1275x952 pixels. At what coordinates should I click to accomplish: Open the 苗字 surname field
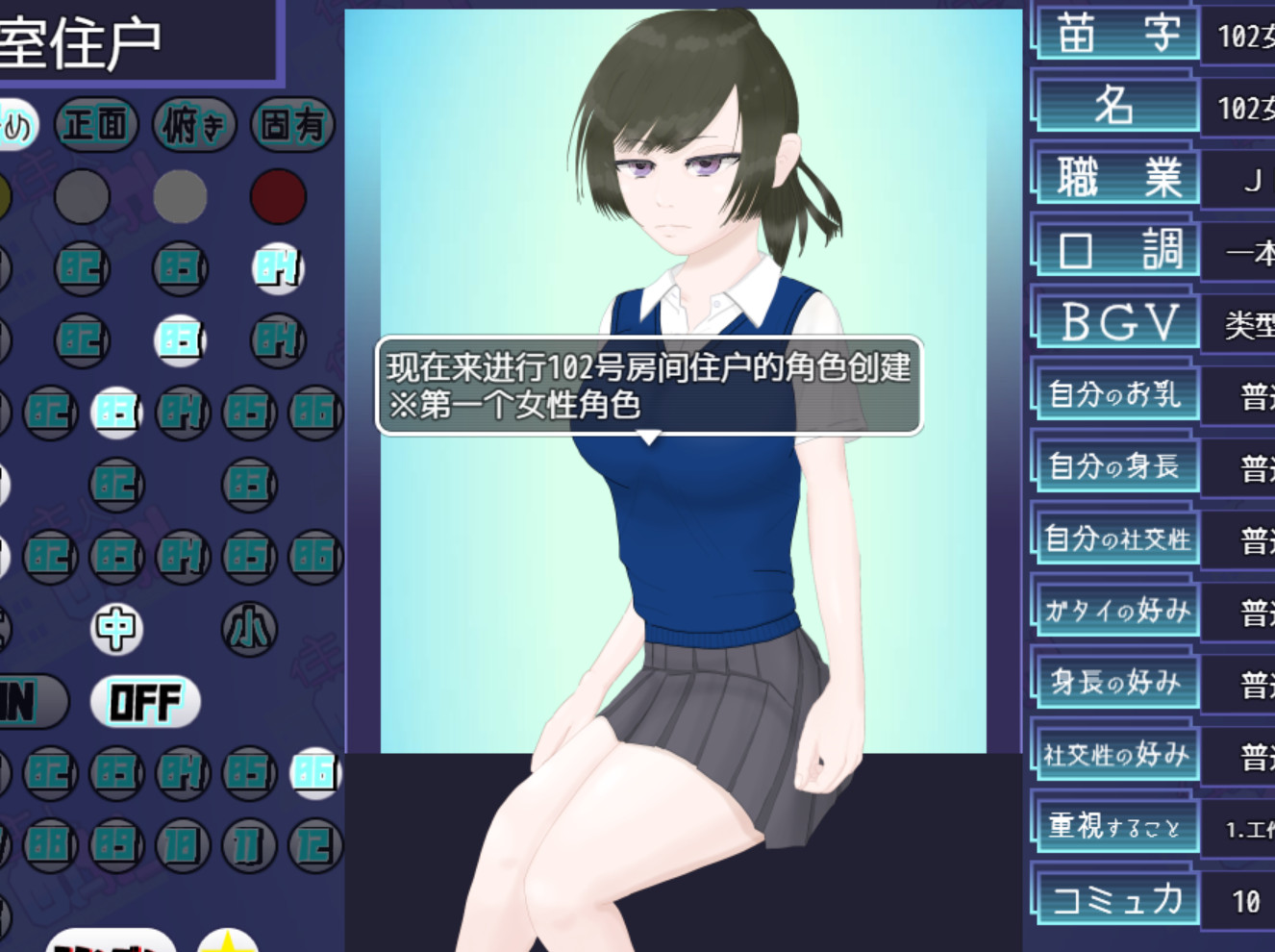coord(1116,35)
